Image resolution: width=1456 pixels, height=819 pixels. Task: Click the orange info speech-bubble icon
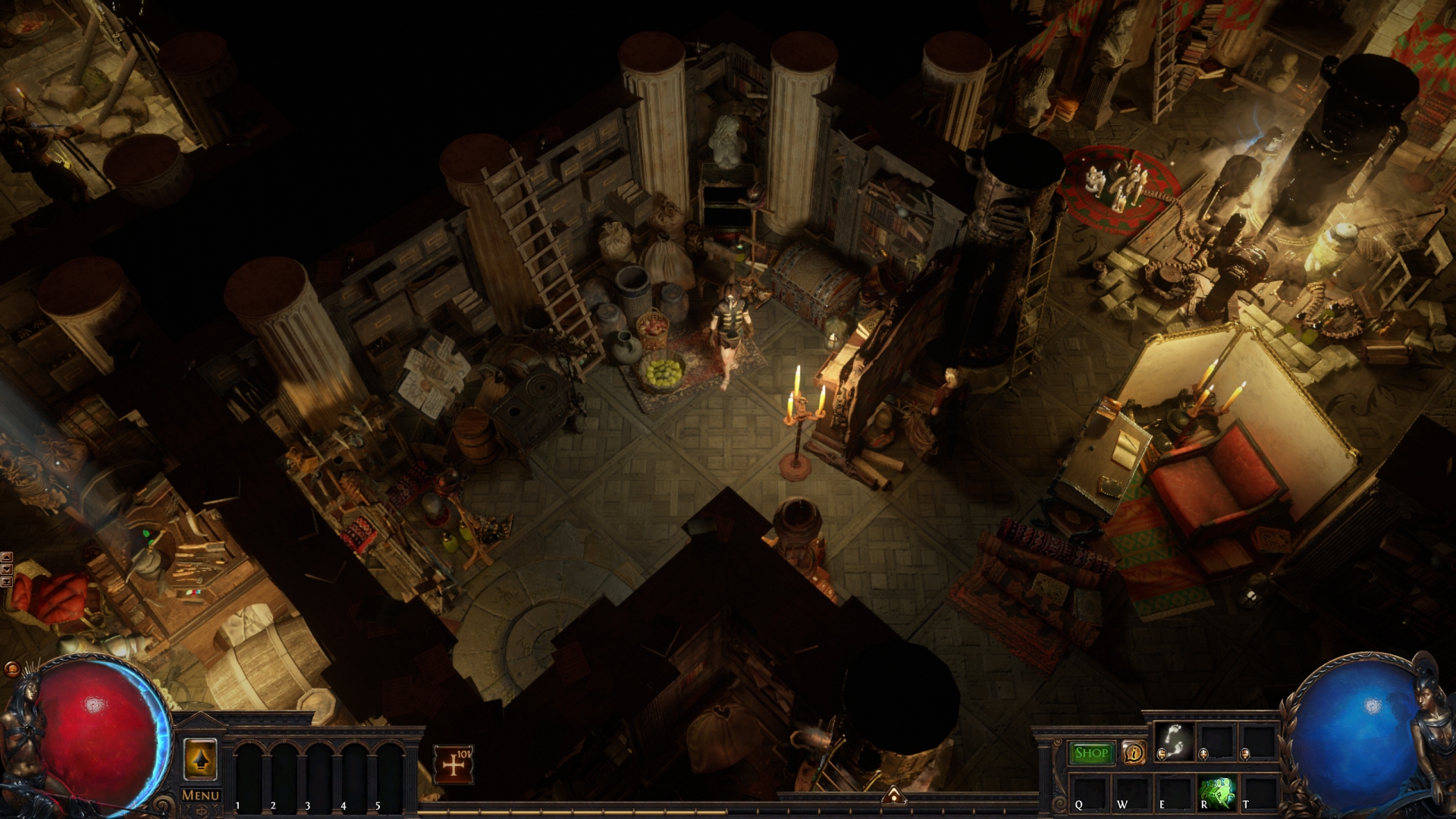pyautogui.click(x=1134, y=753)
